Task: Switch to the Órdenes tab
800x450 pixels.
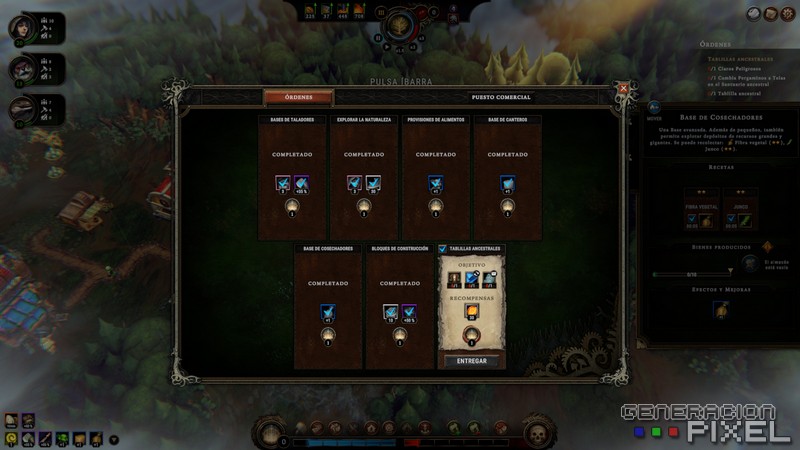Action: click(x=298, y=98)
